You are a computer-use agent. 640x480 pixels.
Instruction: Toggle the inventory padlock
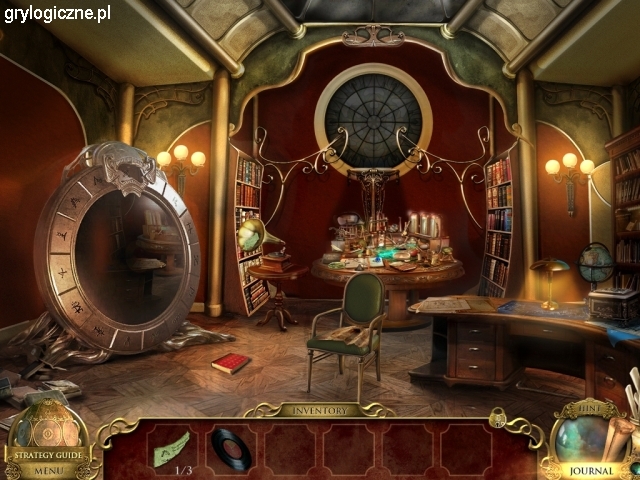497,417
